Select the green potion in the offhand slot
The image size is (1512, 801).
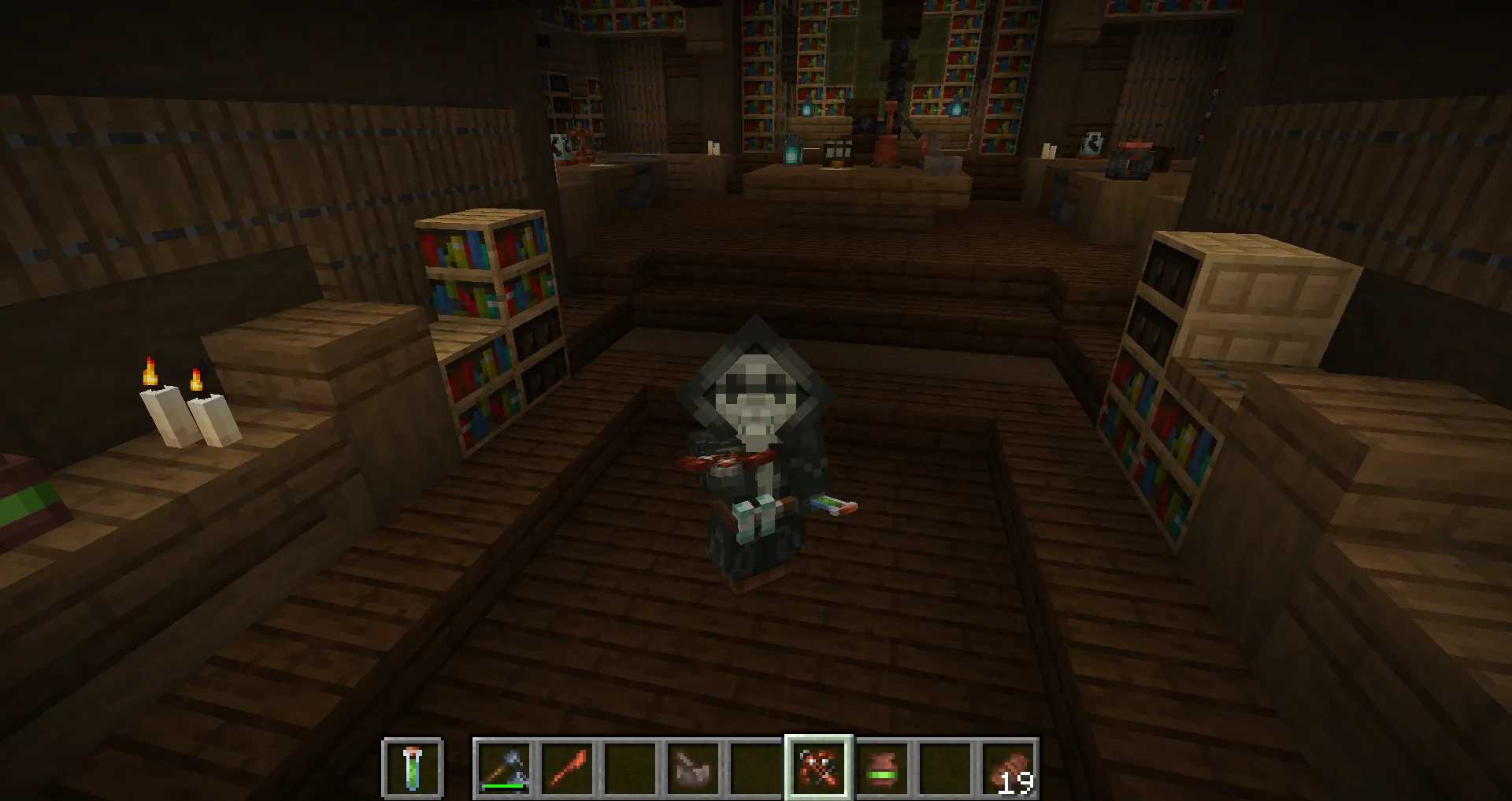pos(410,768)
